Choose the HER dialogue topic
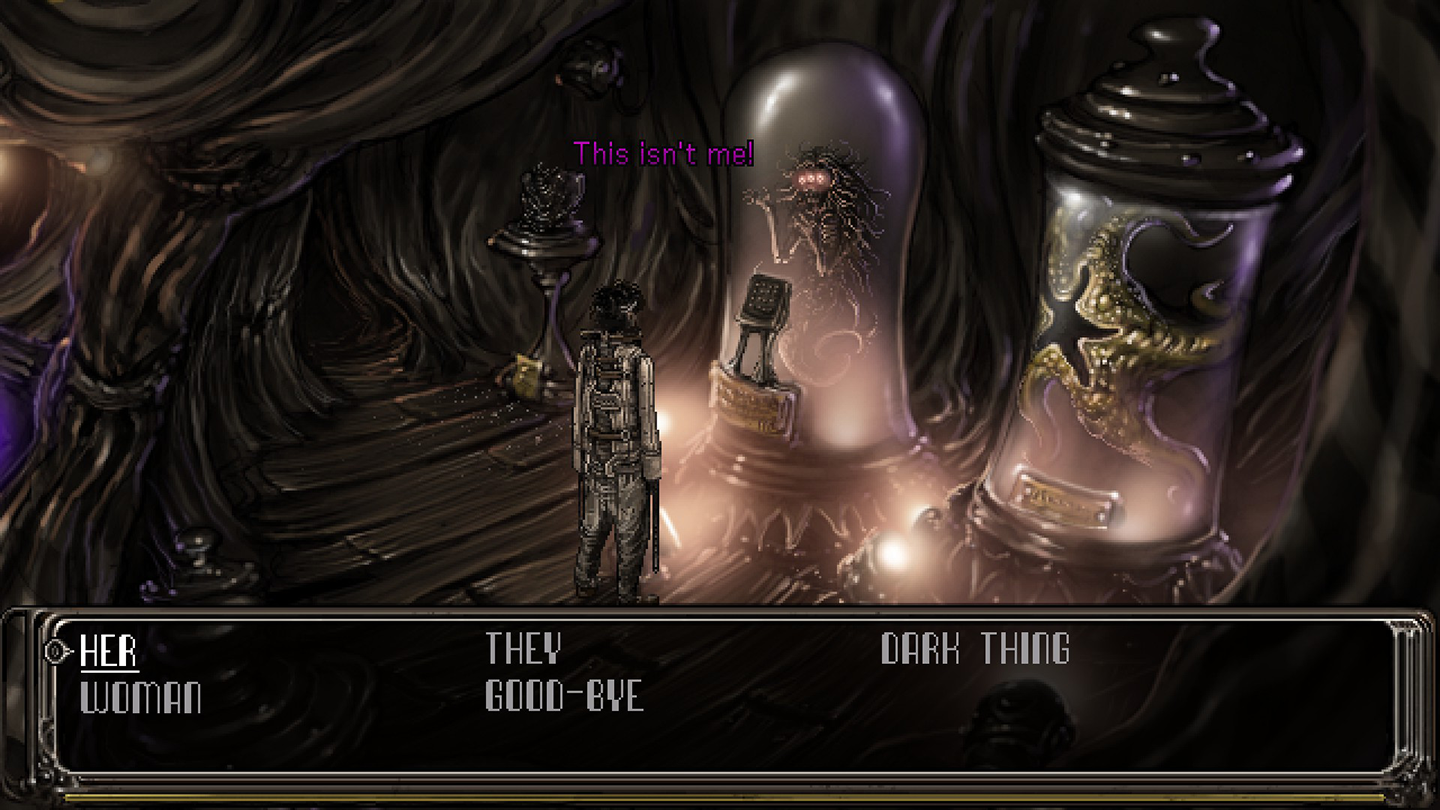Viewport: 1440px width, 810px height. 109,651
